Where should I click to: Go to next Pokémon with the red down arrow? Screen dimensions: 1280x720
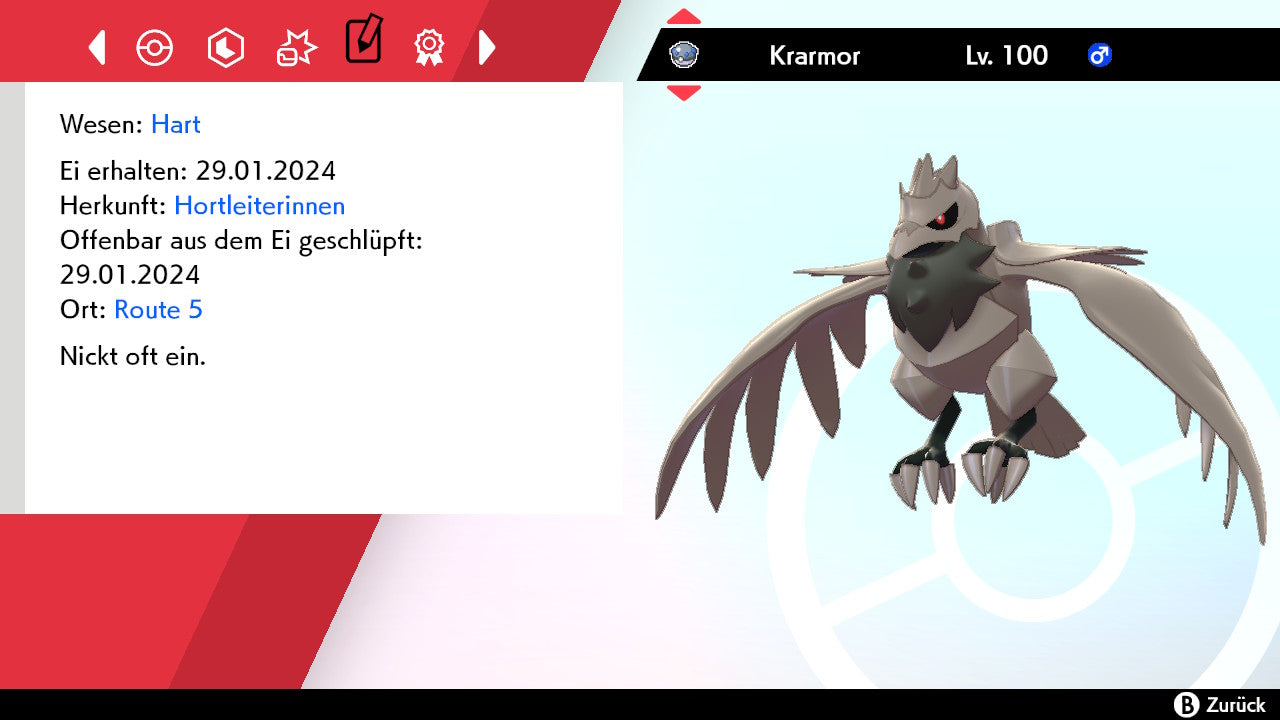[683, 93]
